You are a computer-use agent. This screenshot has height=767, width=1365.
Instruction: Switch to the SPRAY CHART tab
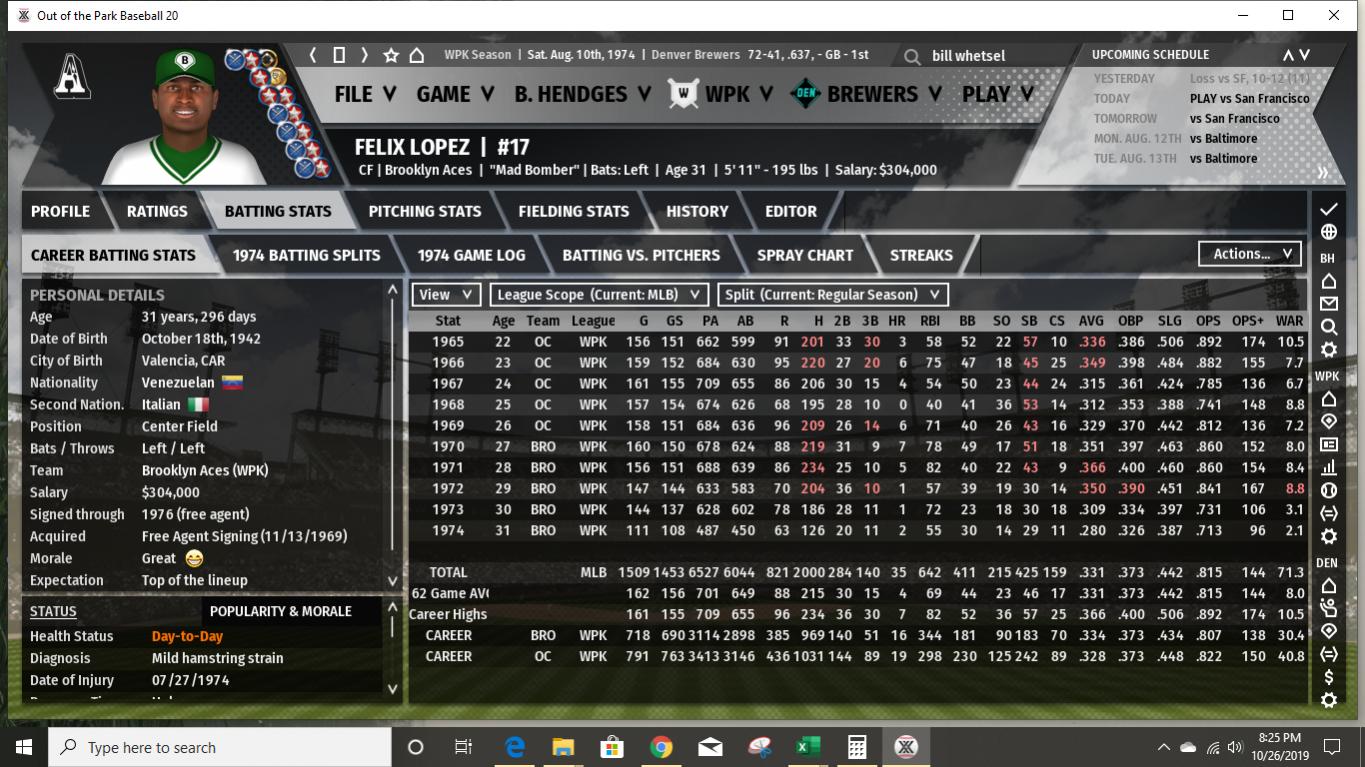click(804, 255)
